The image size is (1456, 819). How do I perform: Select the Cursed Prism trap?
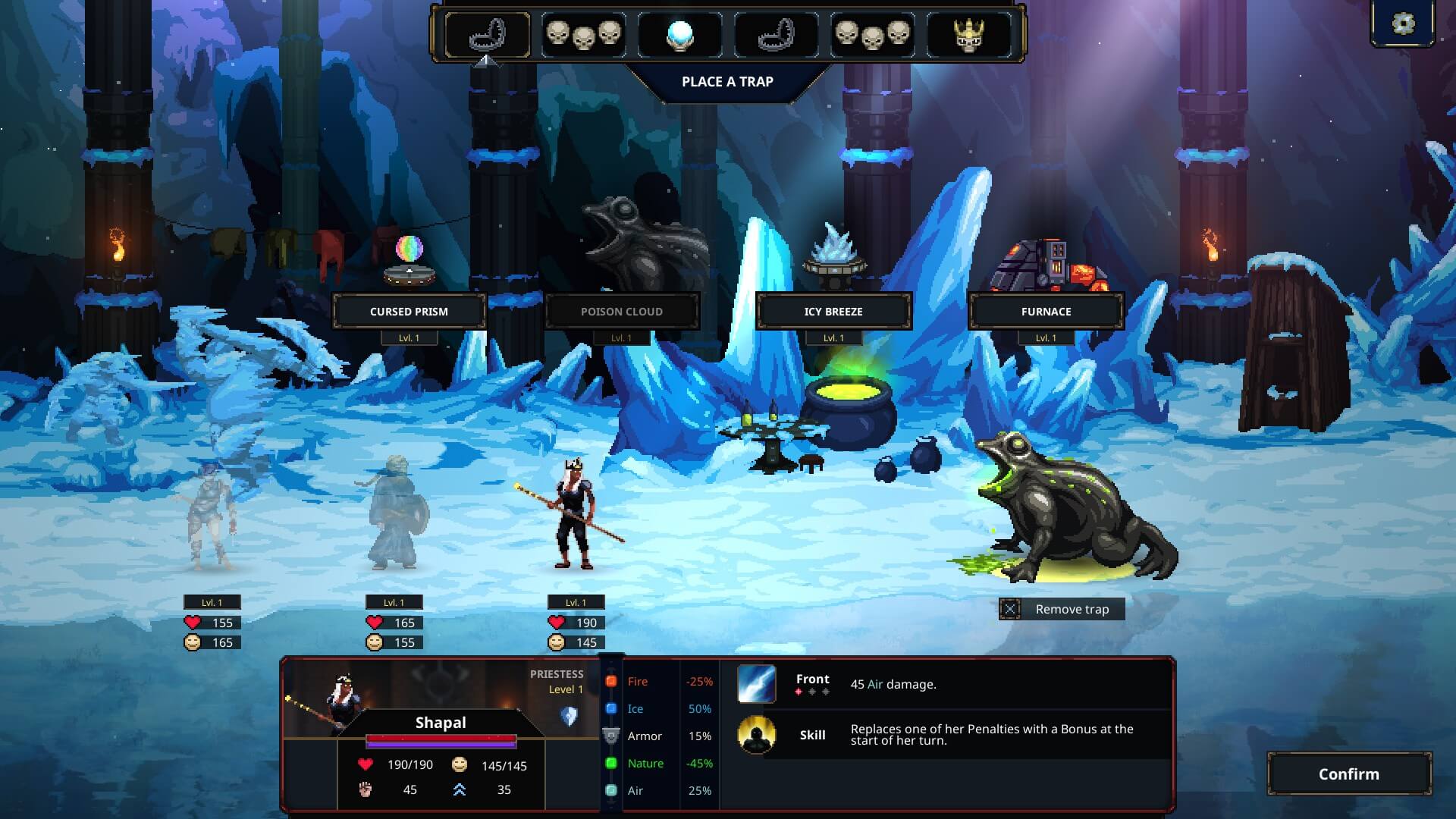click(409, 311)
